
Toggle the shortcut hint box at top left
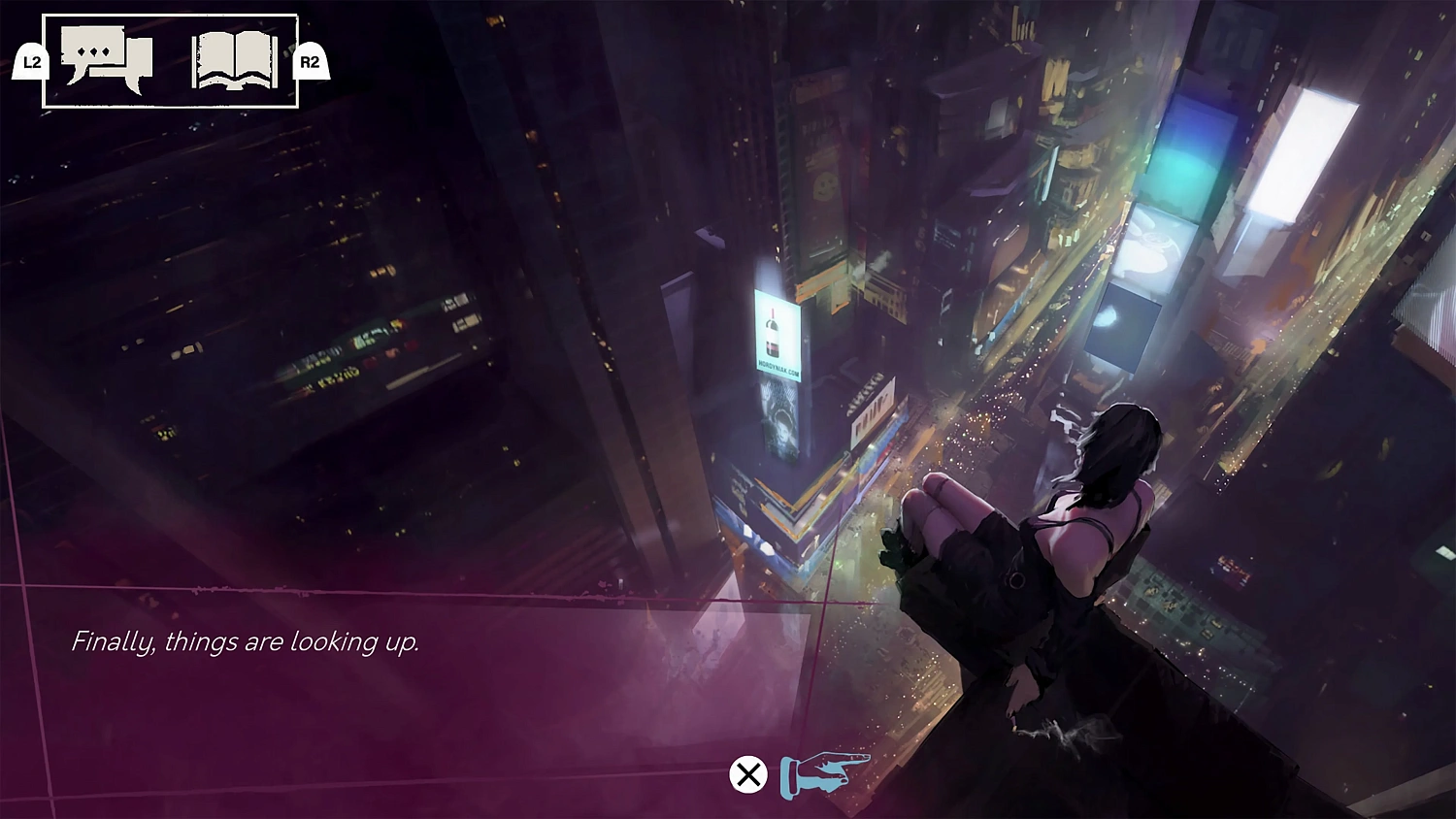pos(170,56)
